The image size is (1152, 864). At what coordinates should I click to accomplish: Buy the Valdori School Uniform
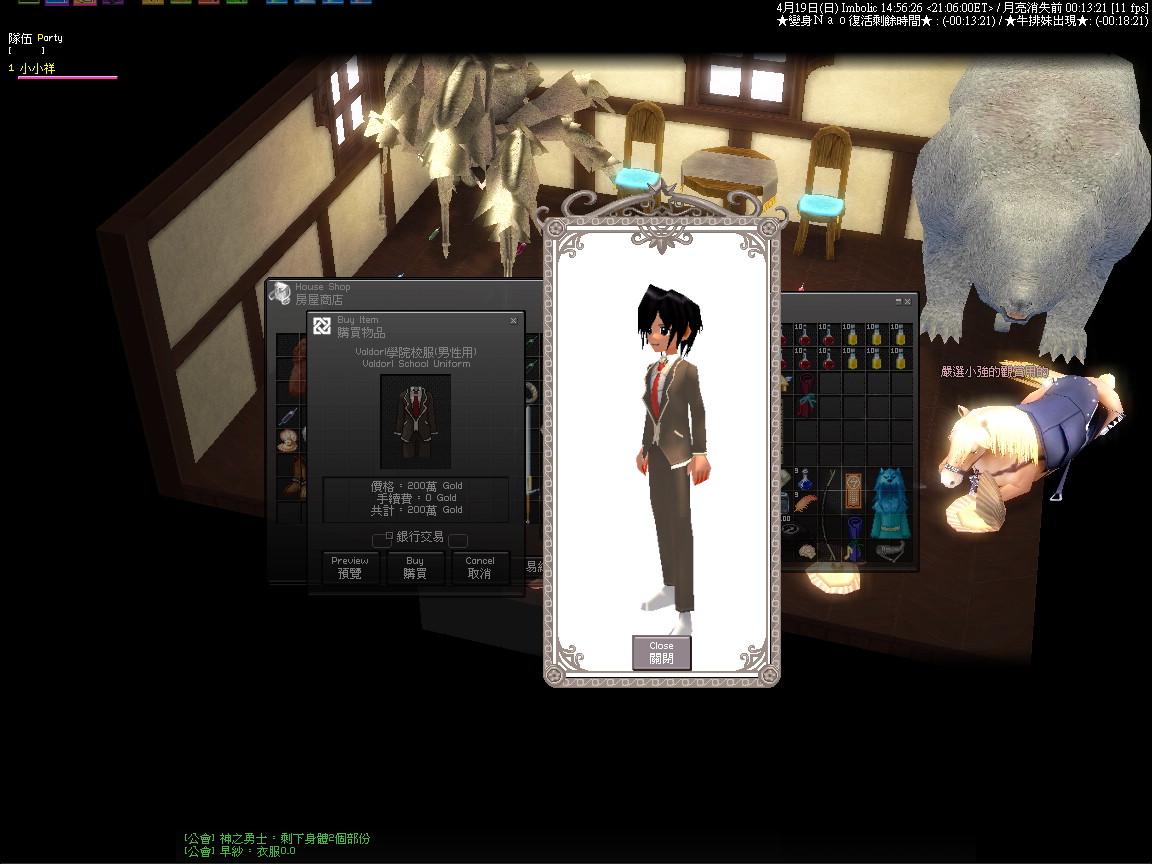(415, 567)
